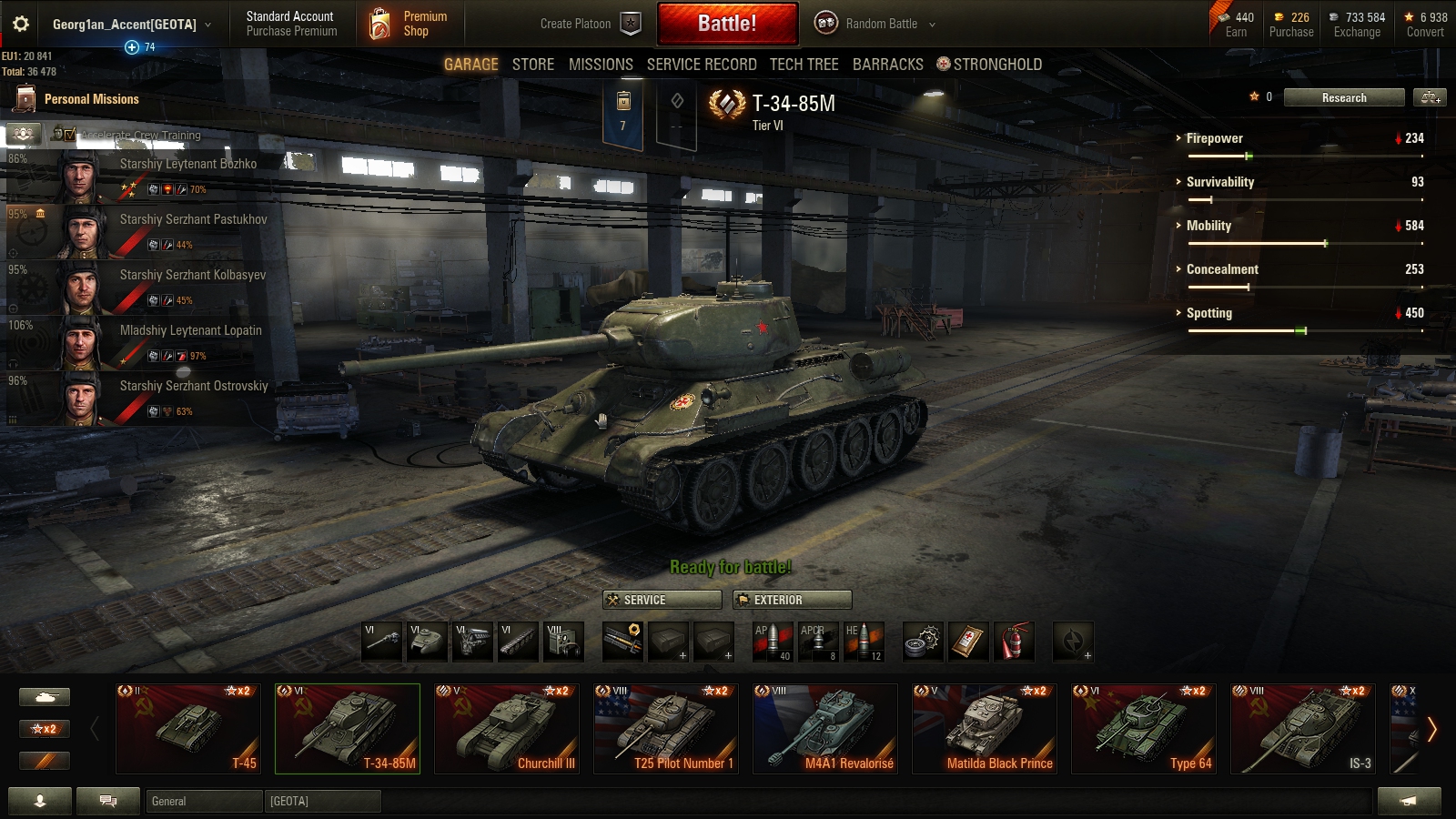The image size is (1456, 819).
Task: Open the empty directives slot with lightning icon
Action: pos(1072,642)
